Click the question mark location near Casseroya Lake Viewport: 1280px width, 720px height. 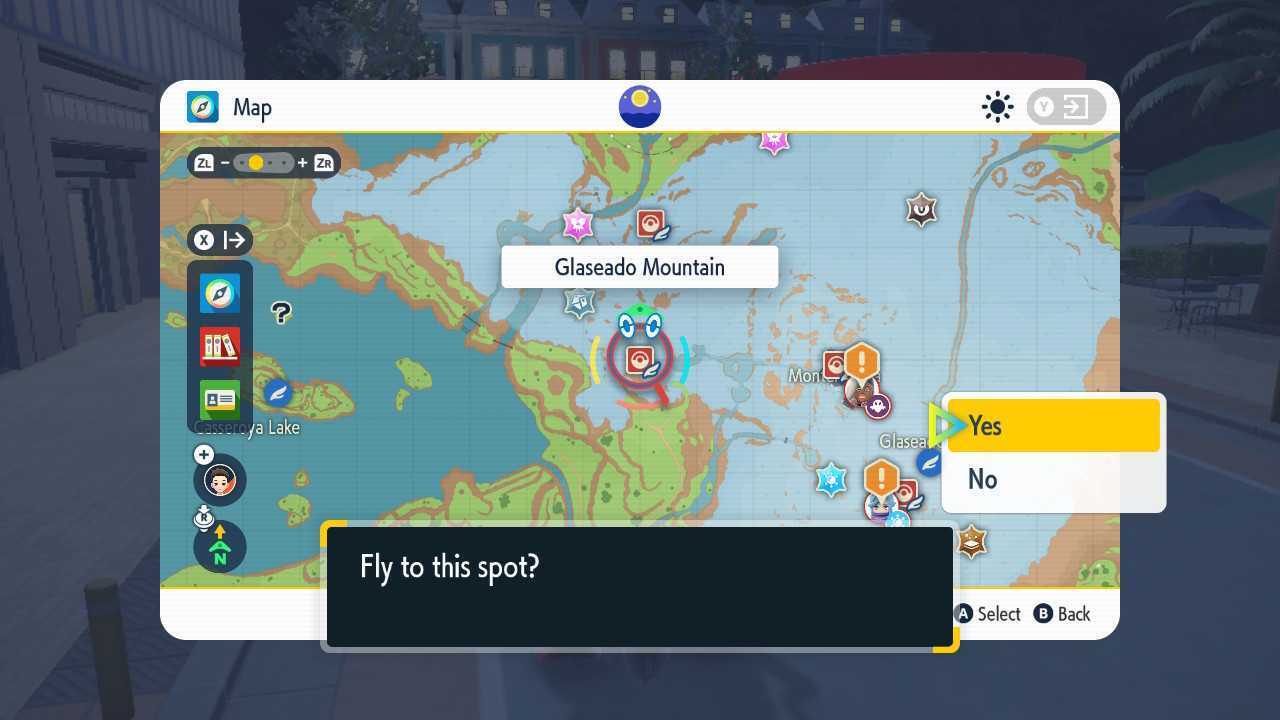(281, 313)
